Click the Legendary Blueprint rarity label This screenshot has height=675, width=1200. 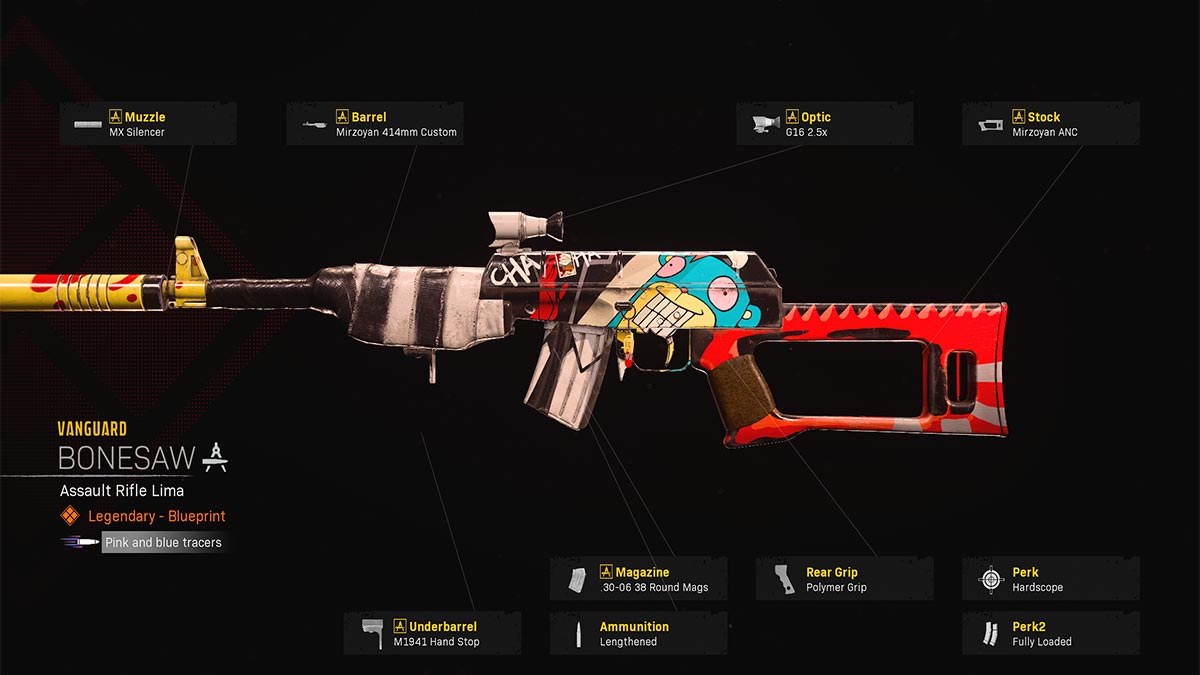[156, 516]
